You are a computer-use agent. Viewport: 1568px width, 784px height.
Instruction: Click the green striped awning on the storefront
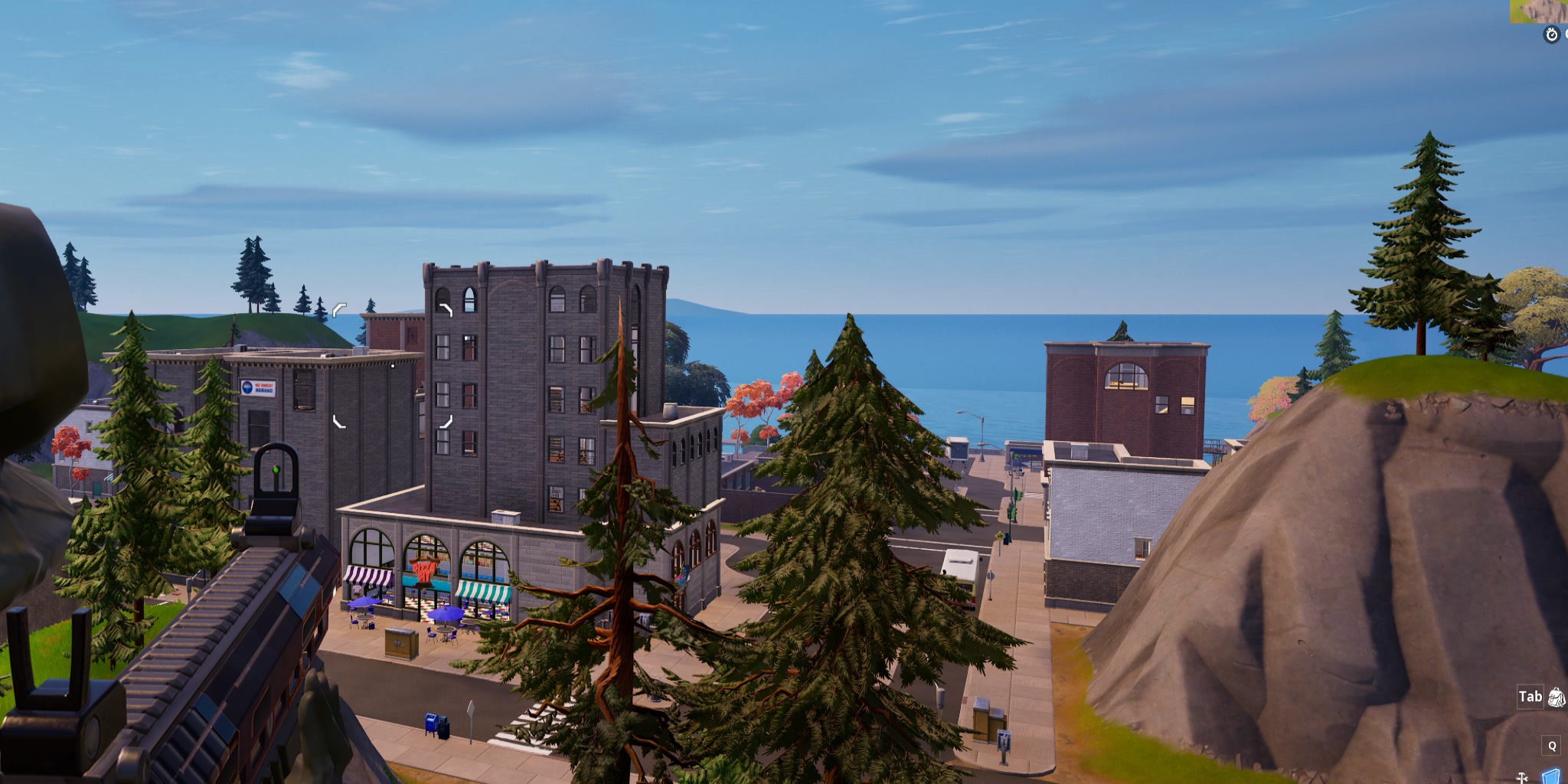click(x=483, y=591)
